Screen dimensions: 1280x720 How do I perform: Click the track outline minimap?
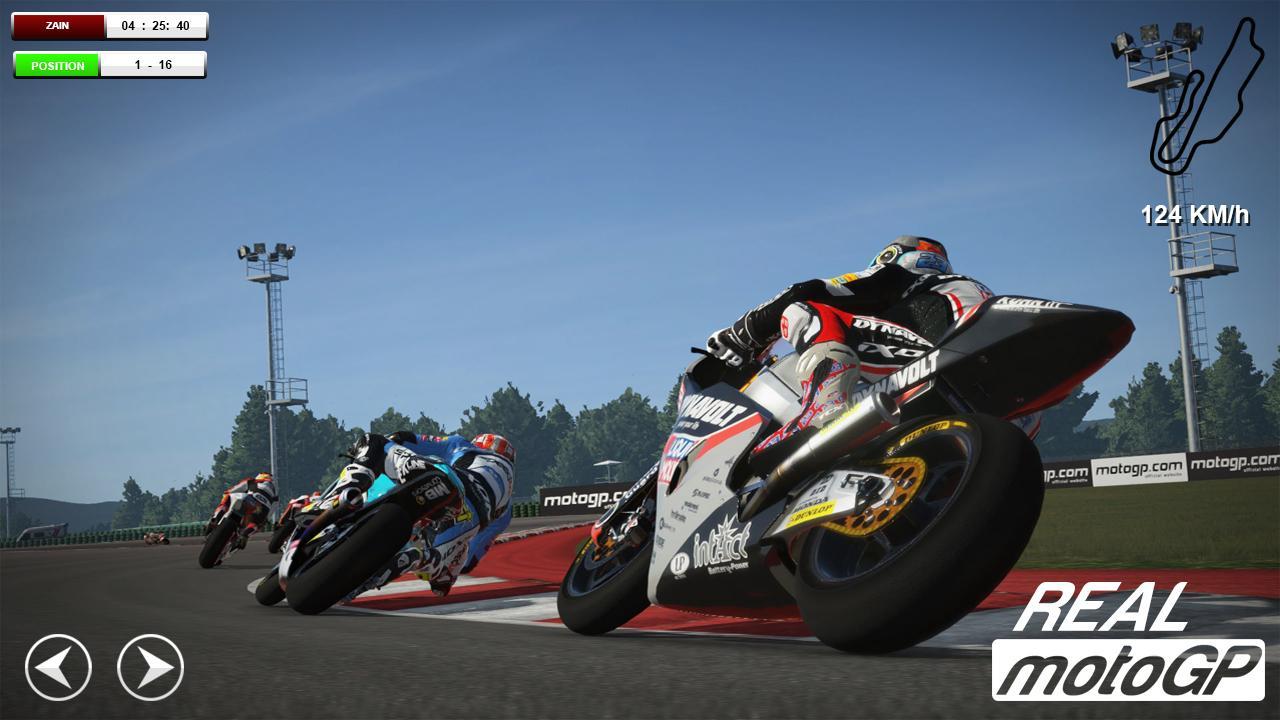(1205, 97)
